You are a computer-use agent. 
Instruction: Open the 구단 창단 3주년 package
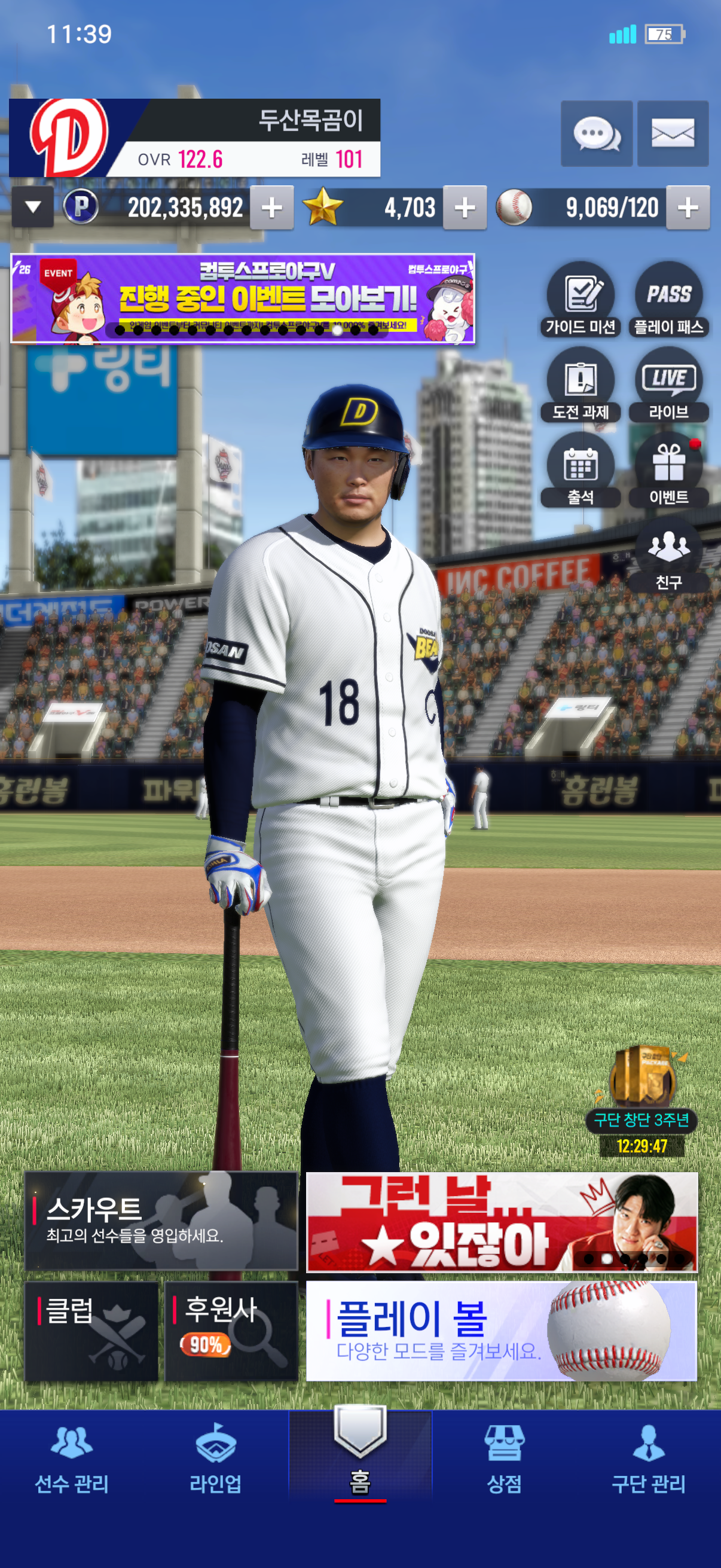point(642,1089)
